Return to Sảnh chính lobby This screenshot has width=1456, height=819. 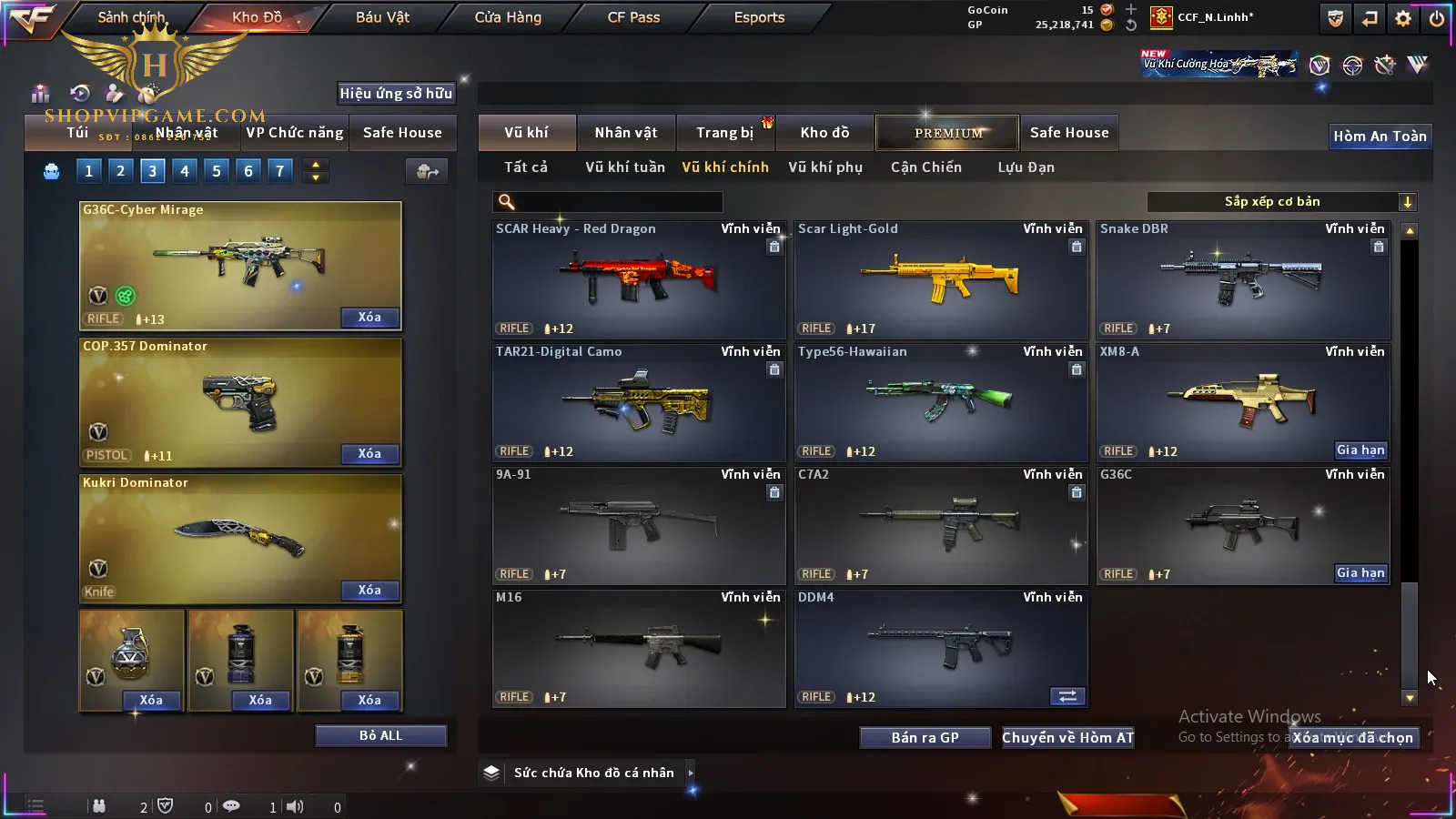pos(132,17)
